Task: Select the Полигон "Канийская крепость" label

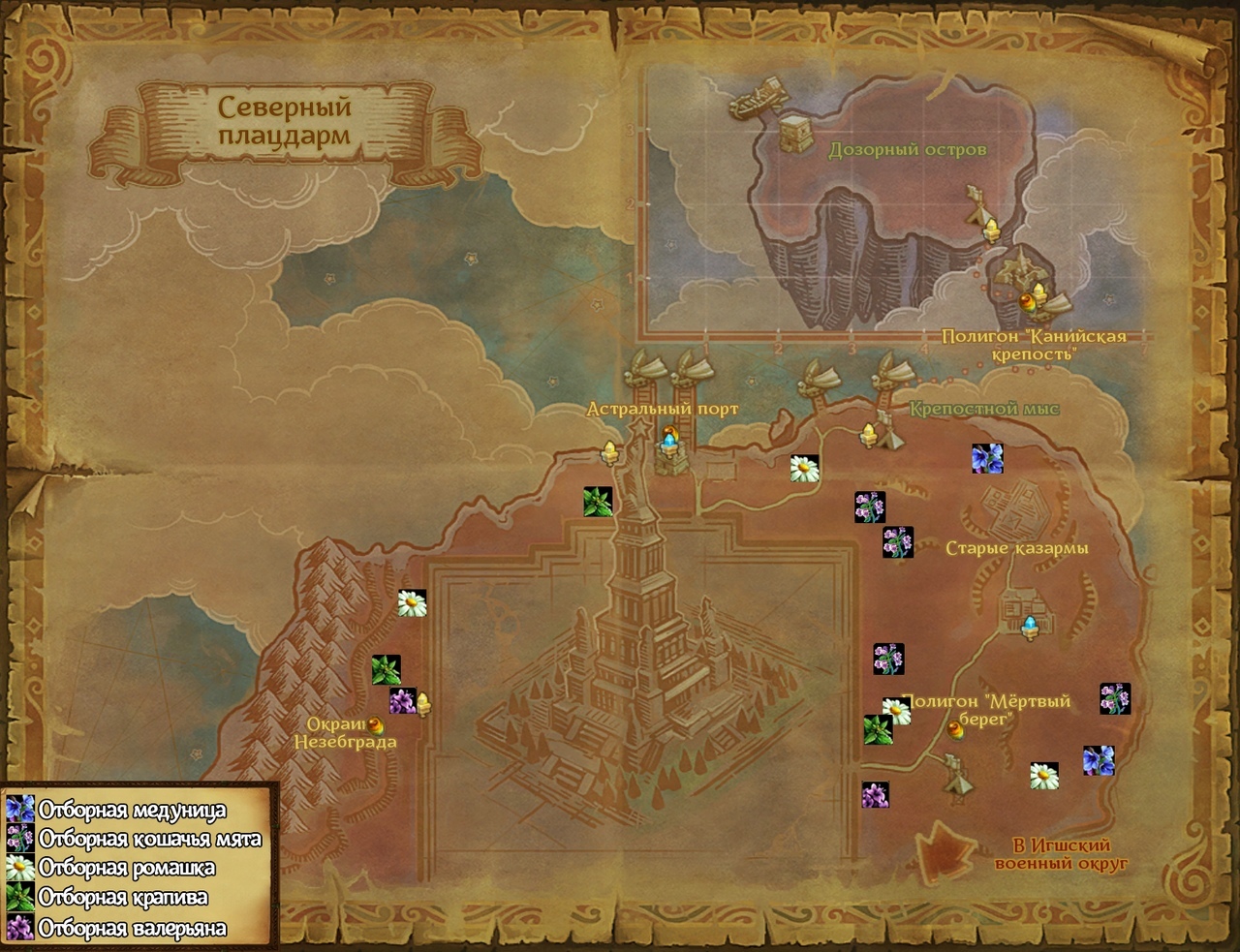Action: pyautogui.click(x=1034, y=345)
